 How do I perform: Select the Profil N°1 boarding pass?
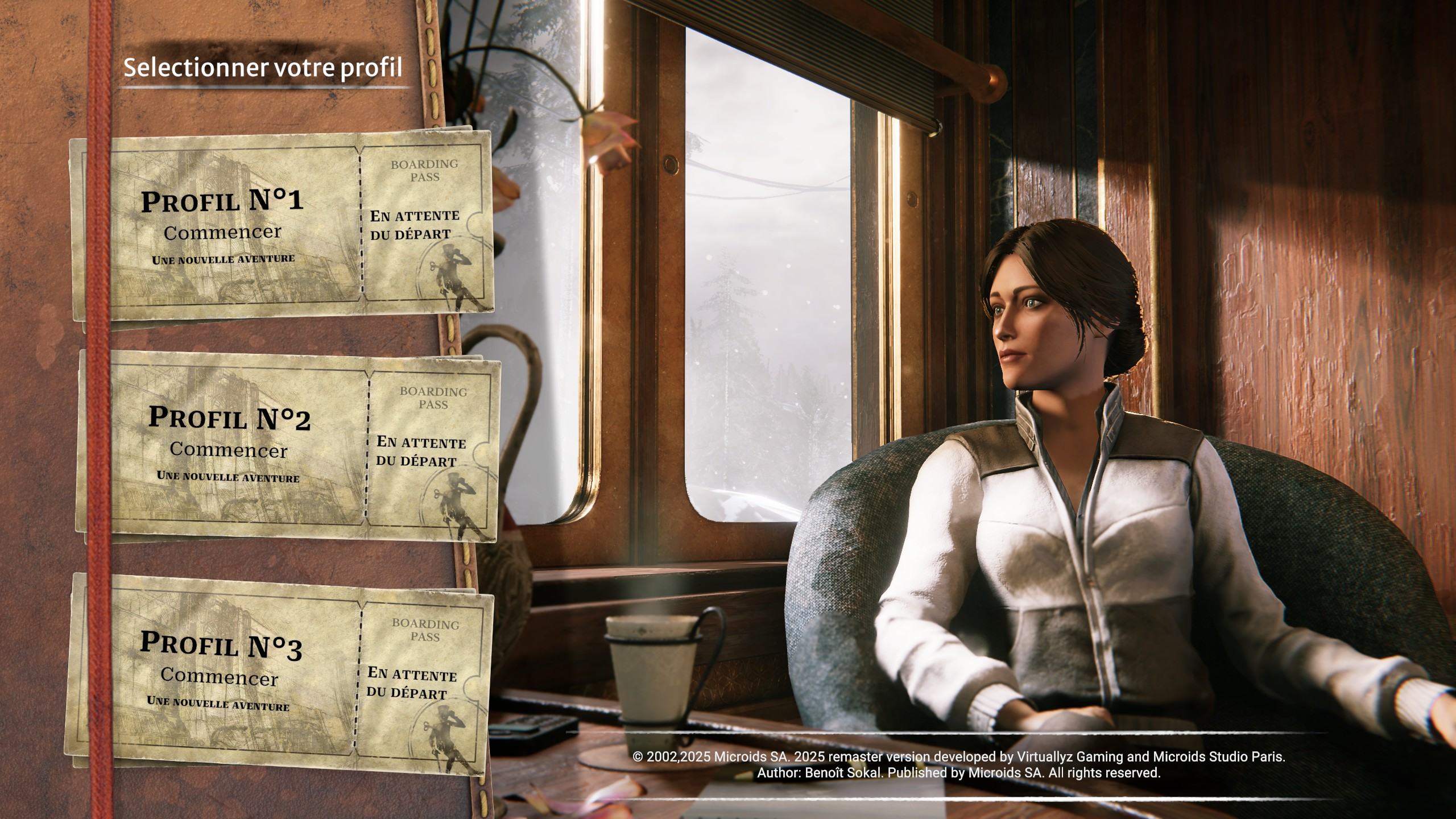pyautogui.click(x=281, y=226)
